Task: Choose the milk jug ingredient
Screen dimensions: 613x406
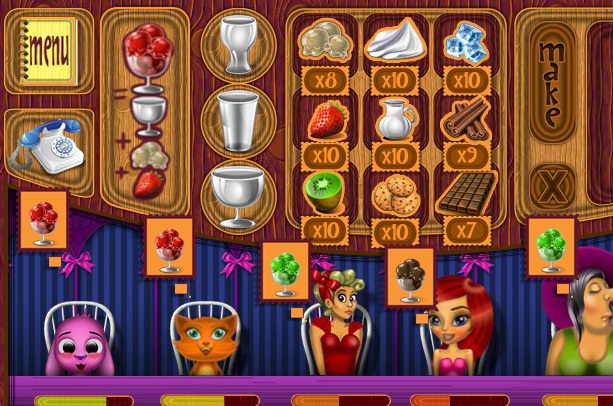Action: [x=396, y=119]
